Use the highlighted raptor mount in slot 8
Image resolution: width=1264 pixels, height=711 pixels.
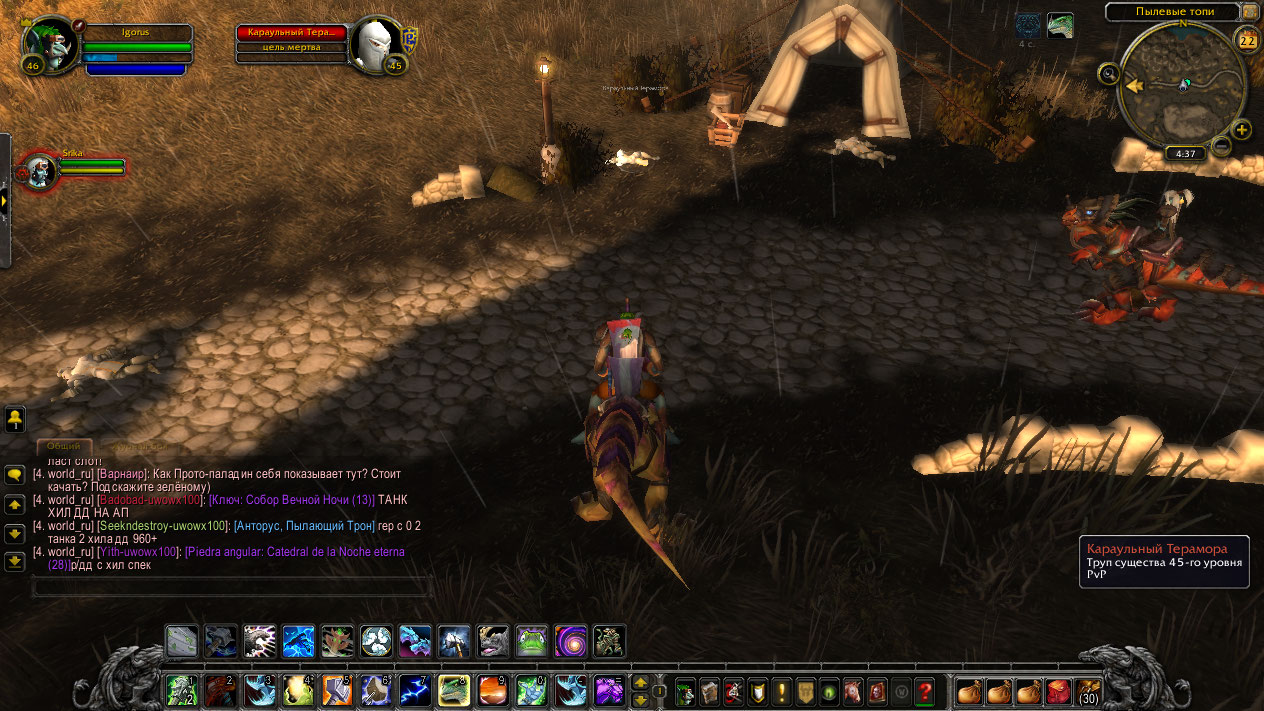(453, 690)
